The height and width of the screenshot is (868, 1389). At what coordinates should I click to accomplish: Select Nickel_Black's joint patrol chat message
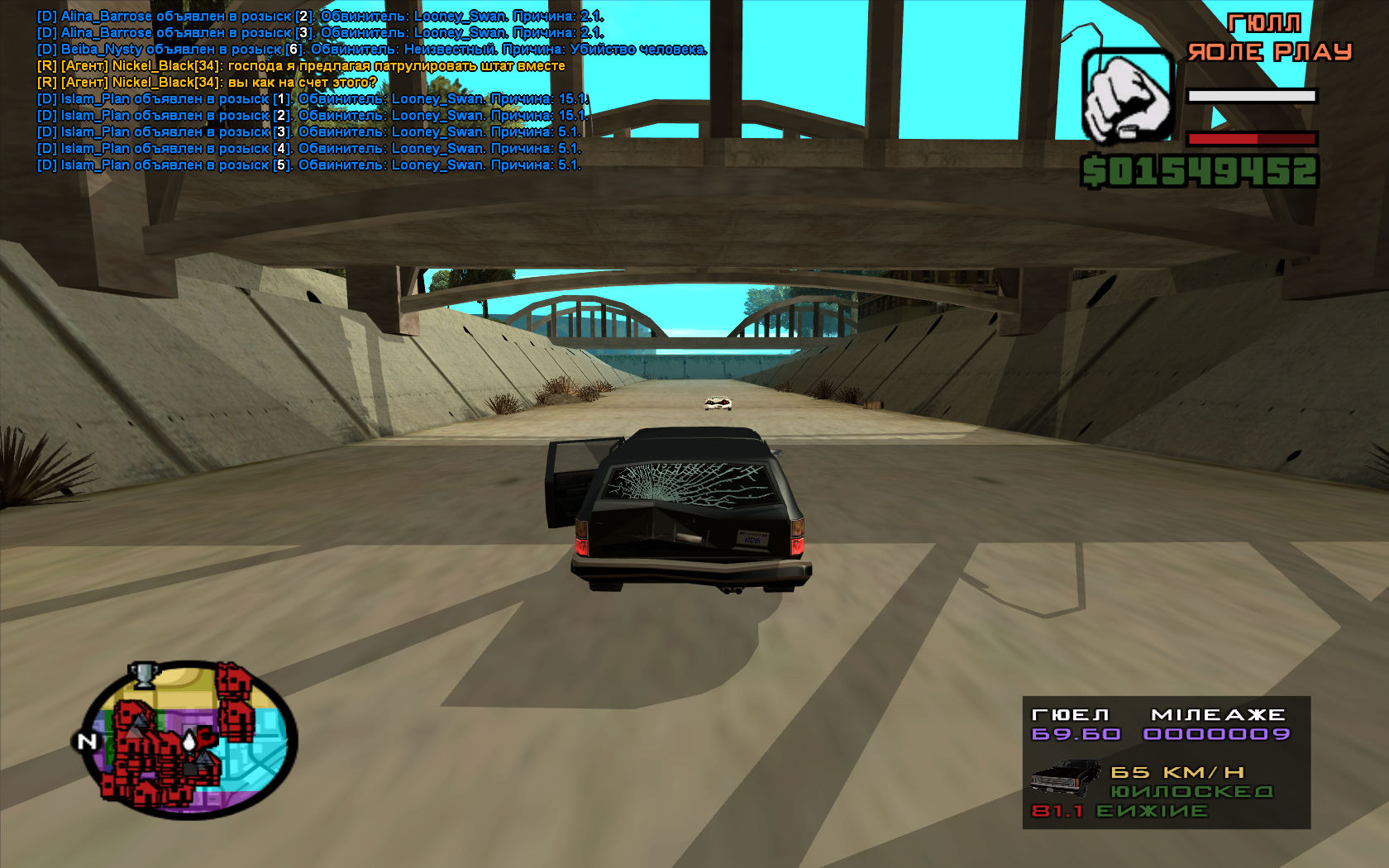(x=301, y=66)
